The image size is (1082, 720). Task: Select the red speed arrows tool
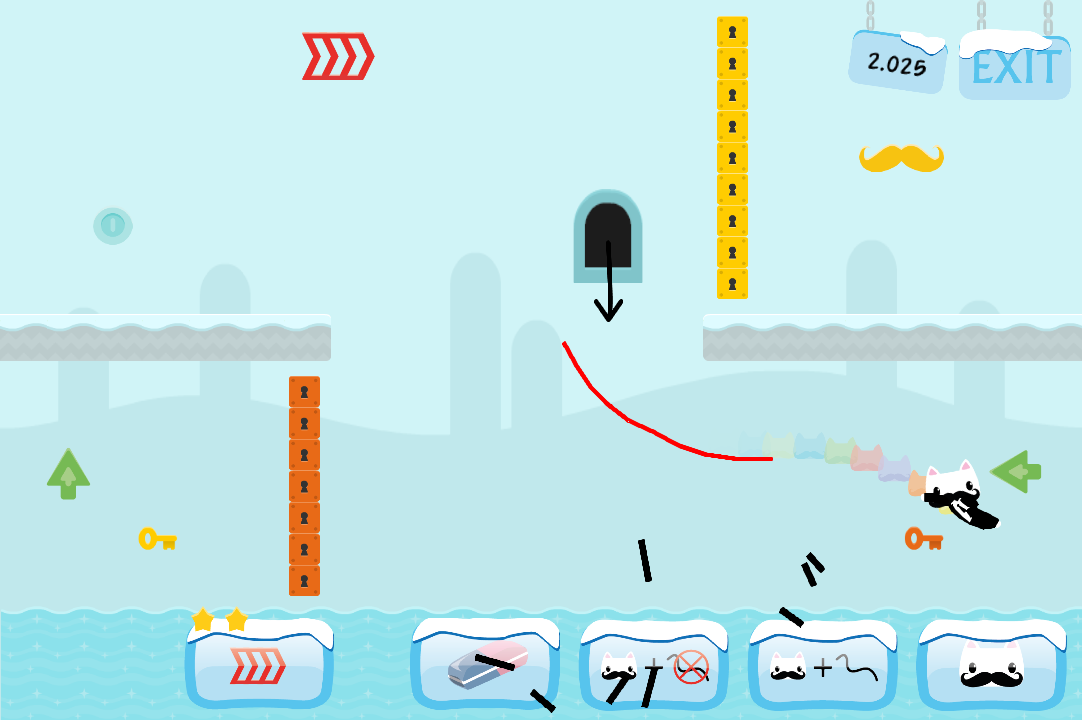coord(259,665)
